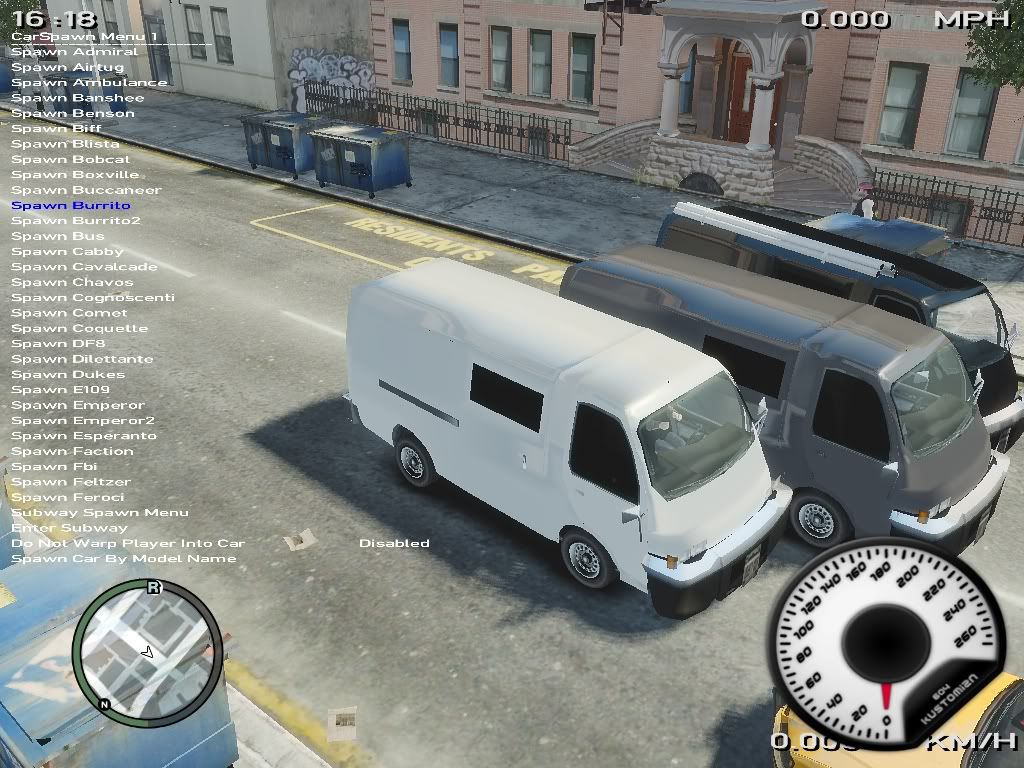Select Spawn Cavalcade entry
The height and width of the screenshot is (768, 1024).
[x=84, y=267]
